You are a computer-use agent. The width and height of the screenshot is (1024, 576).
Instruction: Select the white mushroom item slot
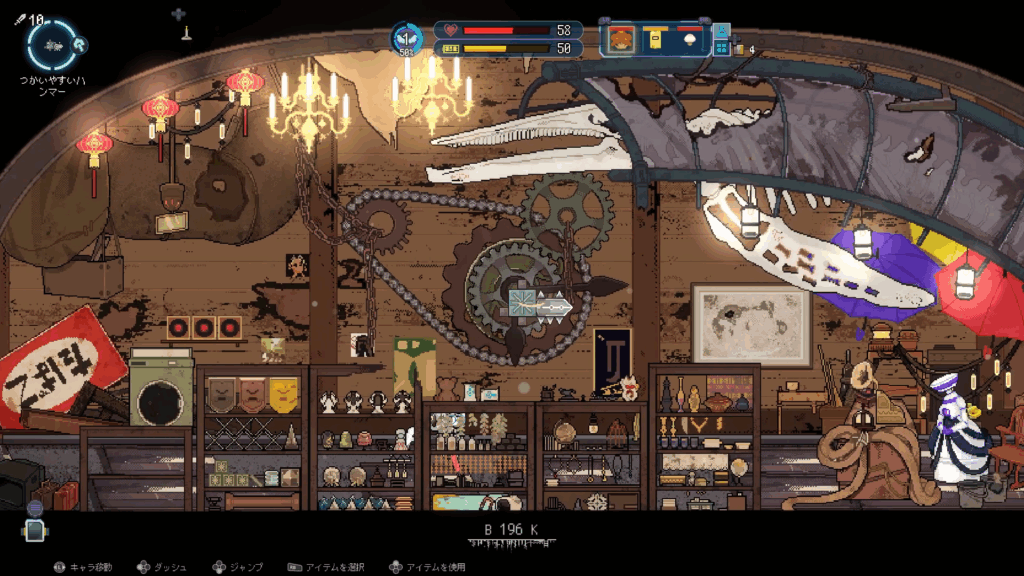click(x=688, y=39)
